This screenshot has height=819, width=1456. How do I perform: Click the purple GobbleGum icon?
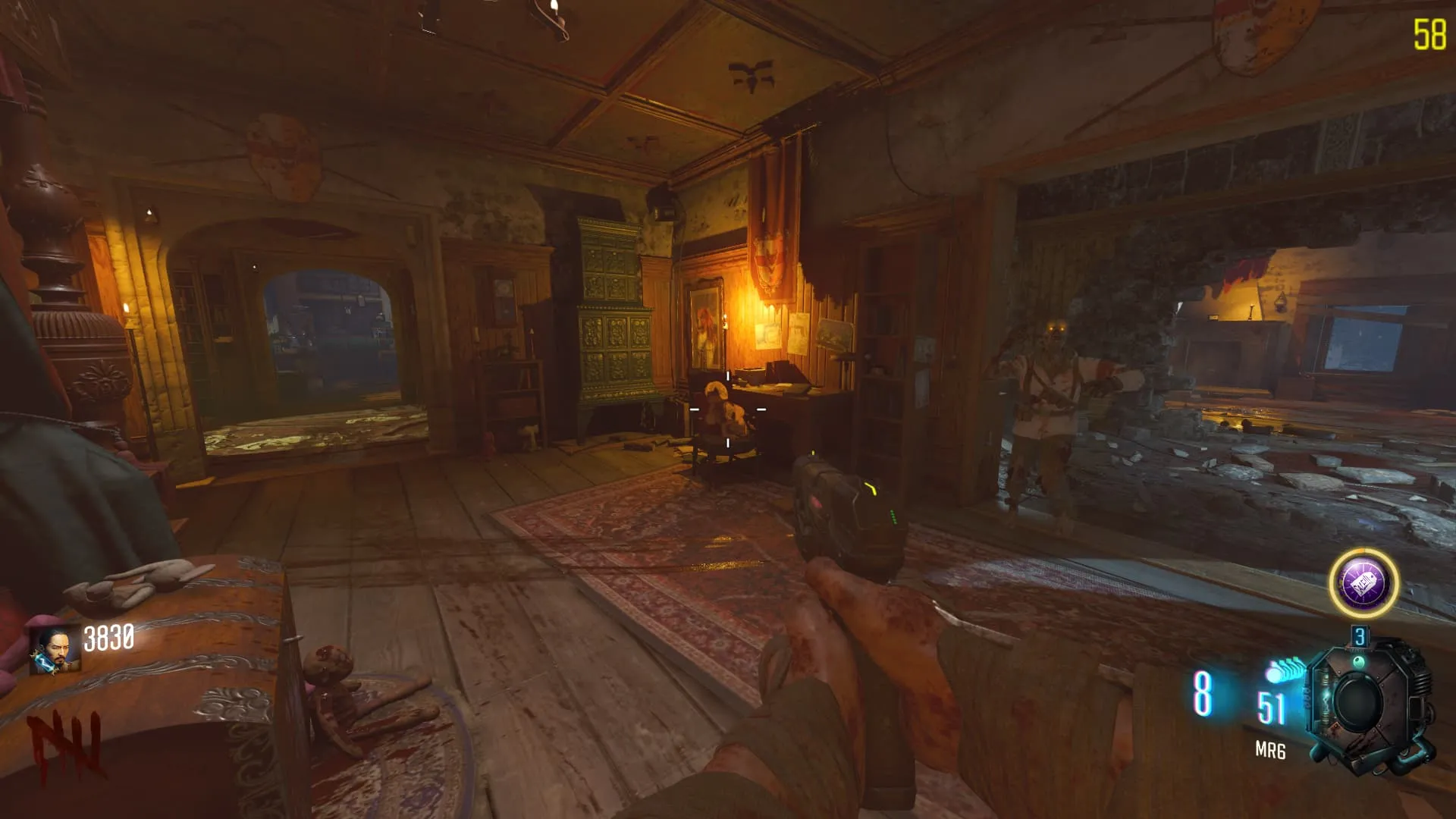click(1363, 583)
